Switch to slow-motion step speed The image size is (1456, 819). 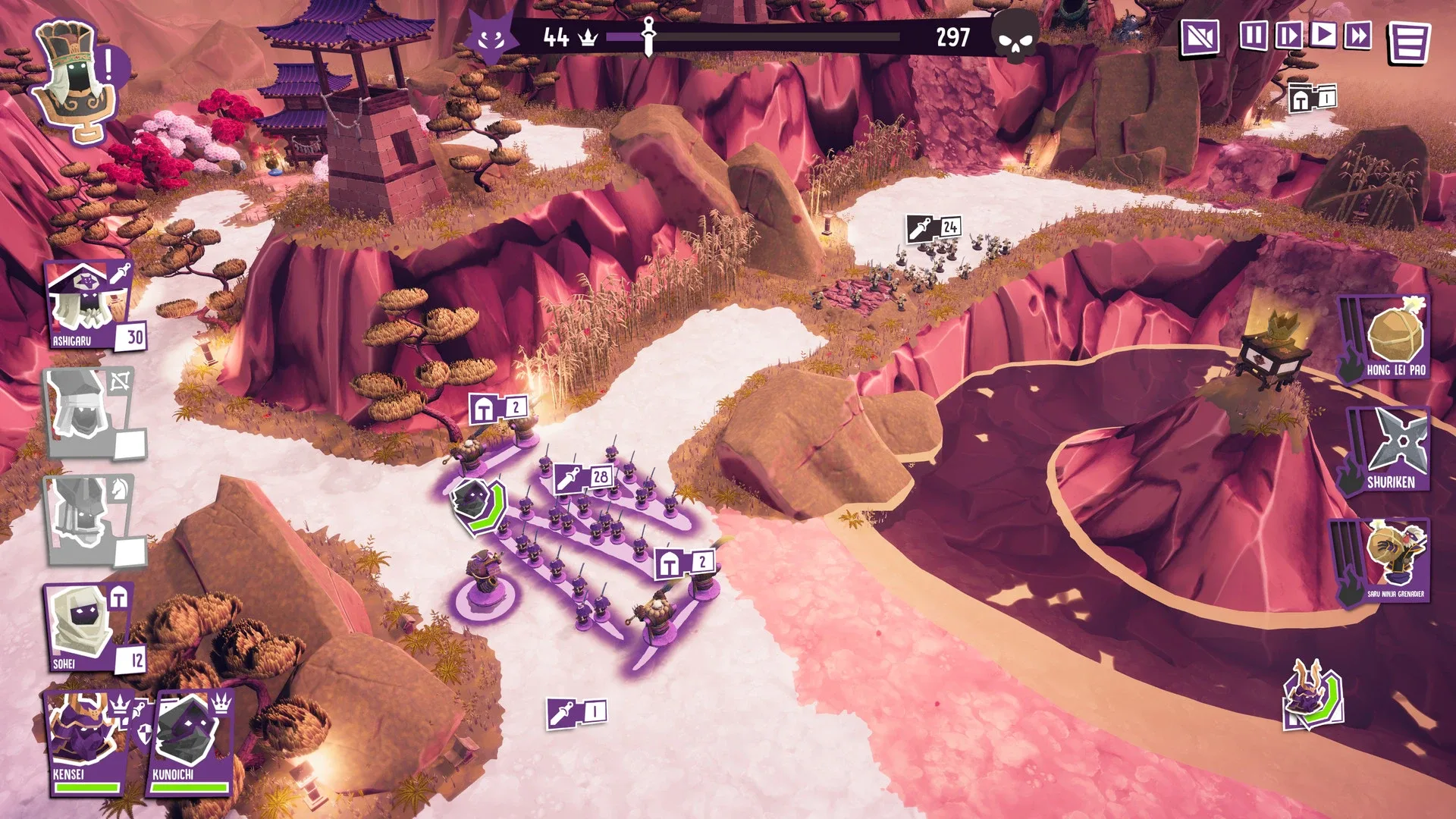tap(1288, 36)
